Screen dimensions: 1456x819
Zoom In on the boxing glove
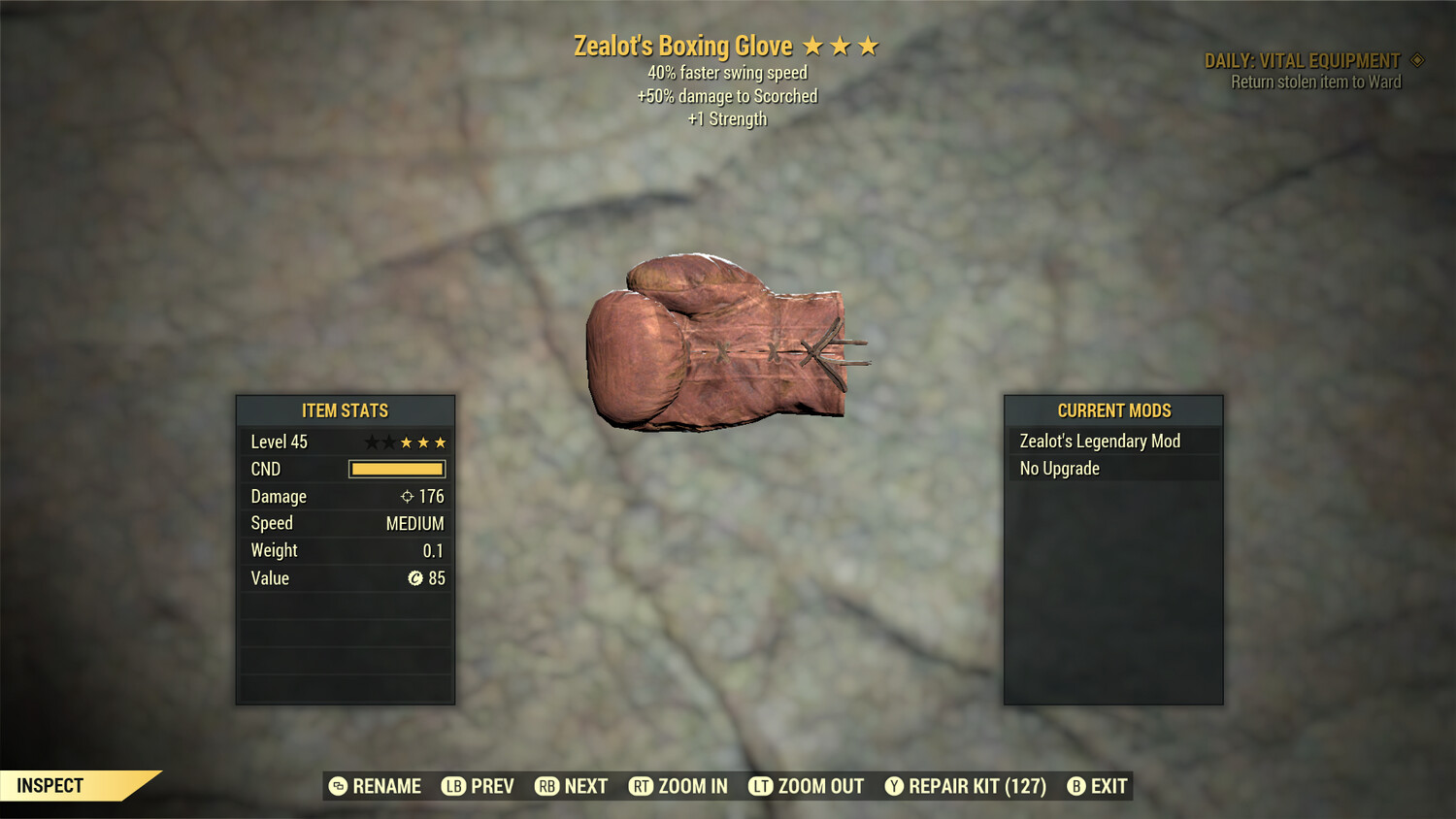pos(678,786)
